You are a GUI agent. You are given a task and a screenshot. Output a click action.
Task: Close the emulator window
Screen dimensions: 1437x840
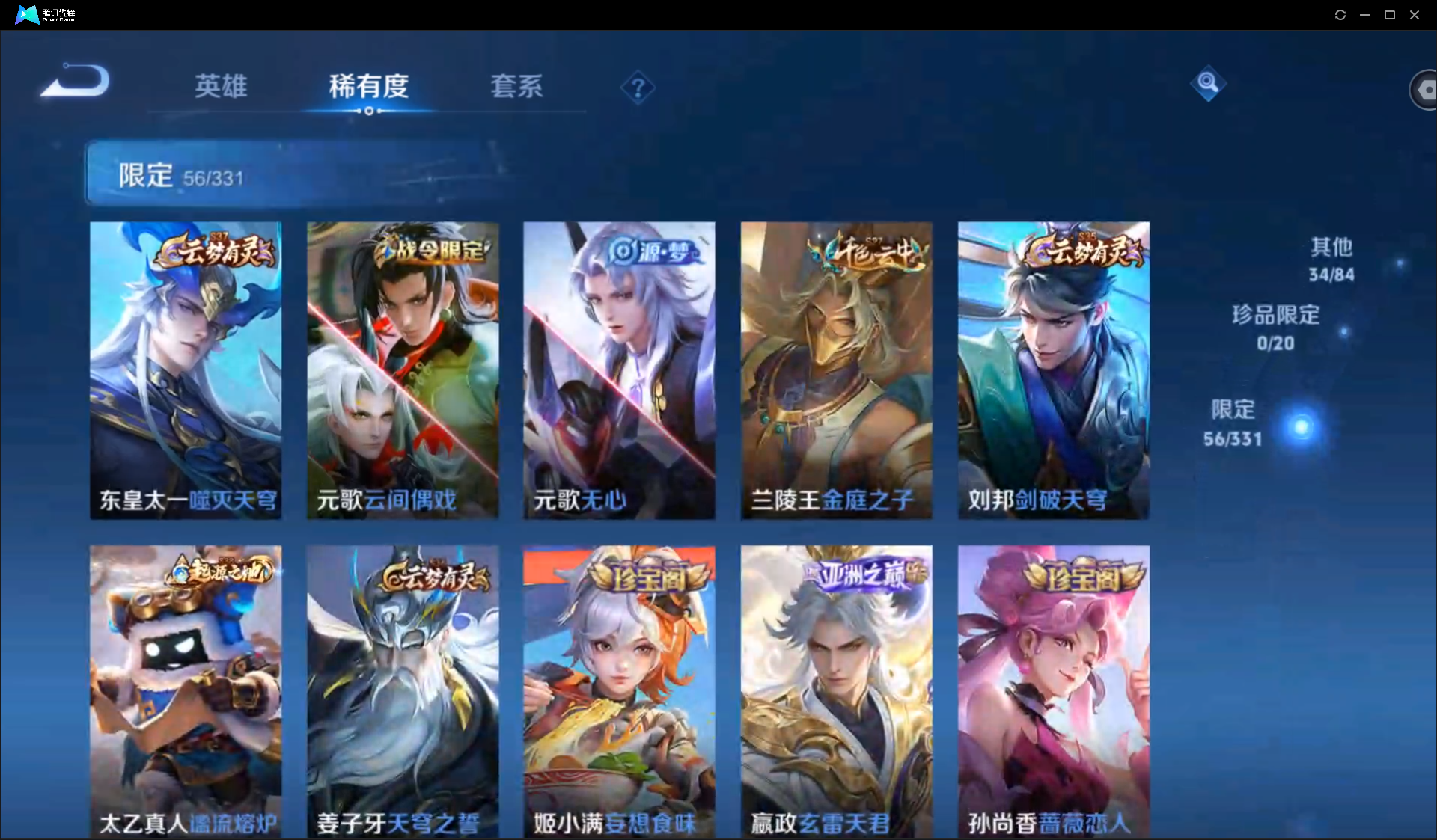[x=1415, y=15]
